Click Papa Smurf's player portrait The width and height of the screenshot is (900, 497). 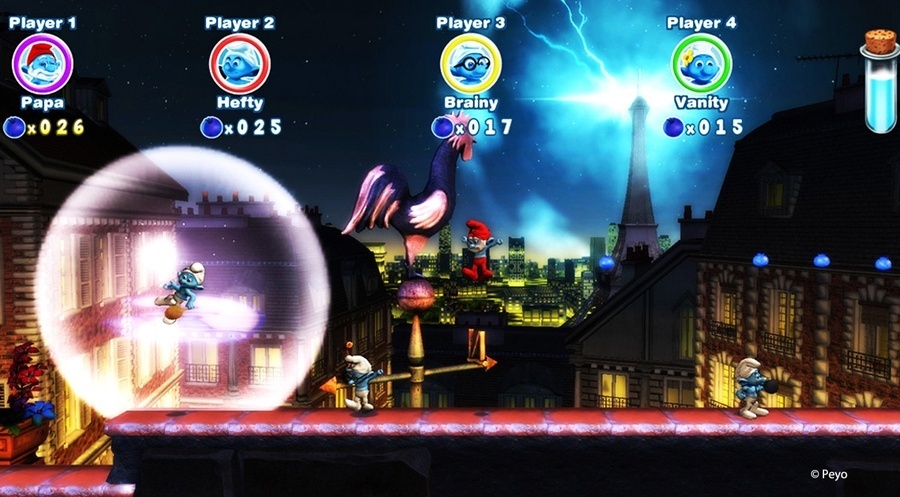(x=42, y=64)
